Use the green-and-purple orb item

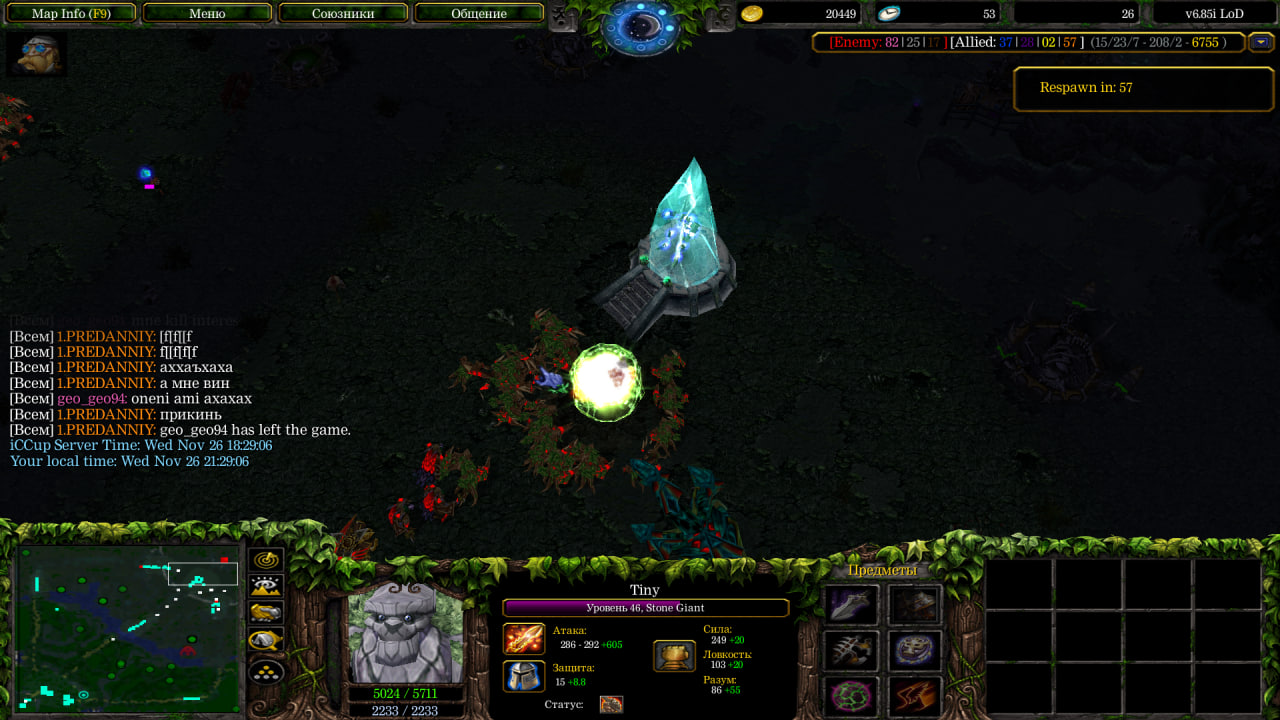852,696
